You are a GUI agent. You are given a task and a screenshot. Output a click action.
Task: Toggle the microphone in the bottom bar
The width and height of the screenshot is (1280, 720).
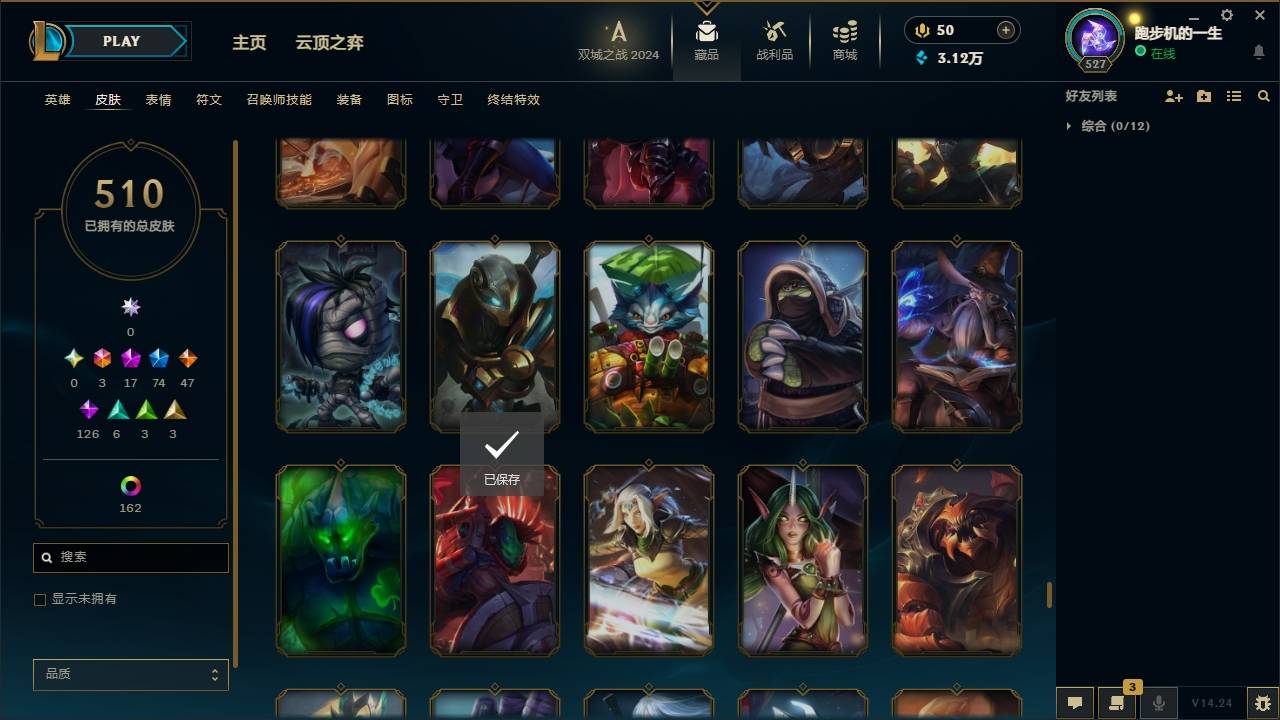(1158, 703)
